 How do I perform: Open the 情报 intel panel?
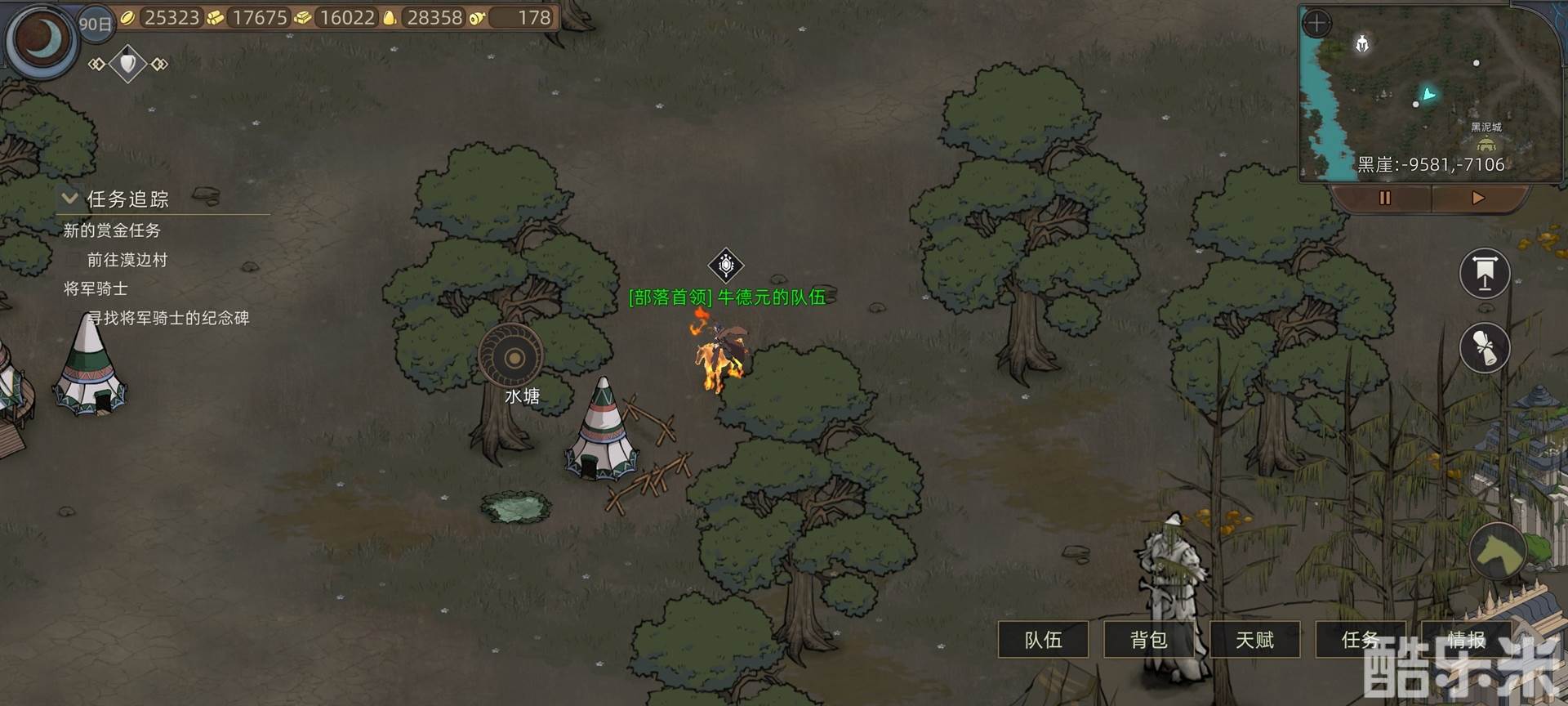1466,640
